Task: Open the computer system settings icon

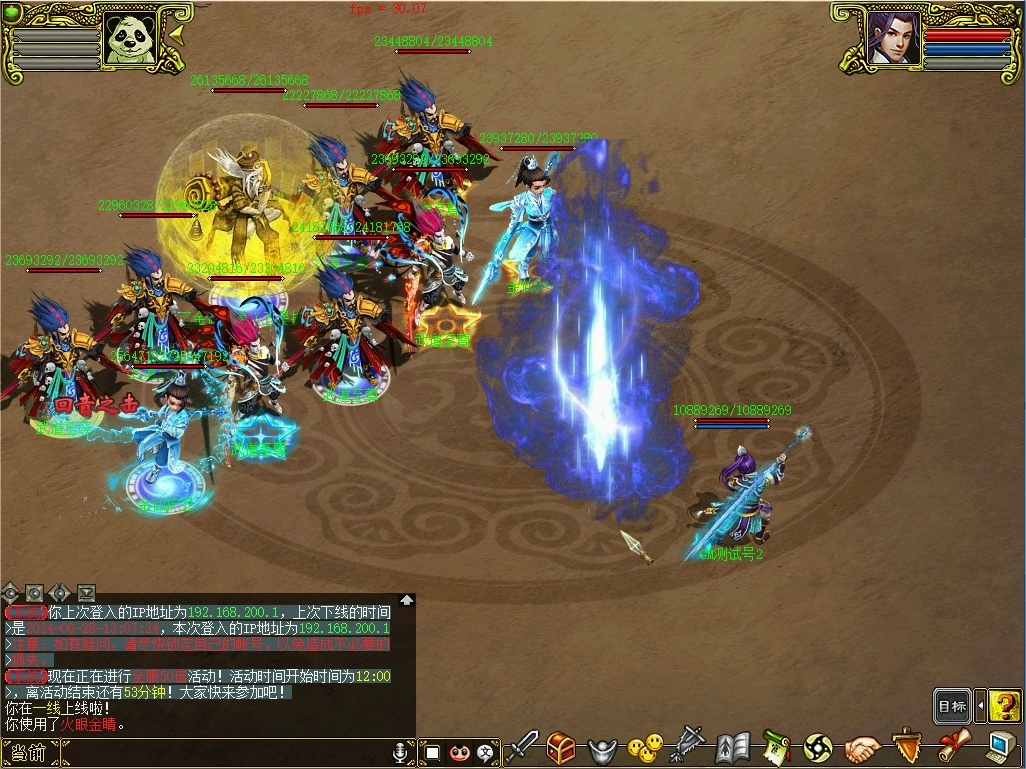Action: 1000,746
